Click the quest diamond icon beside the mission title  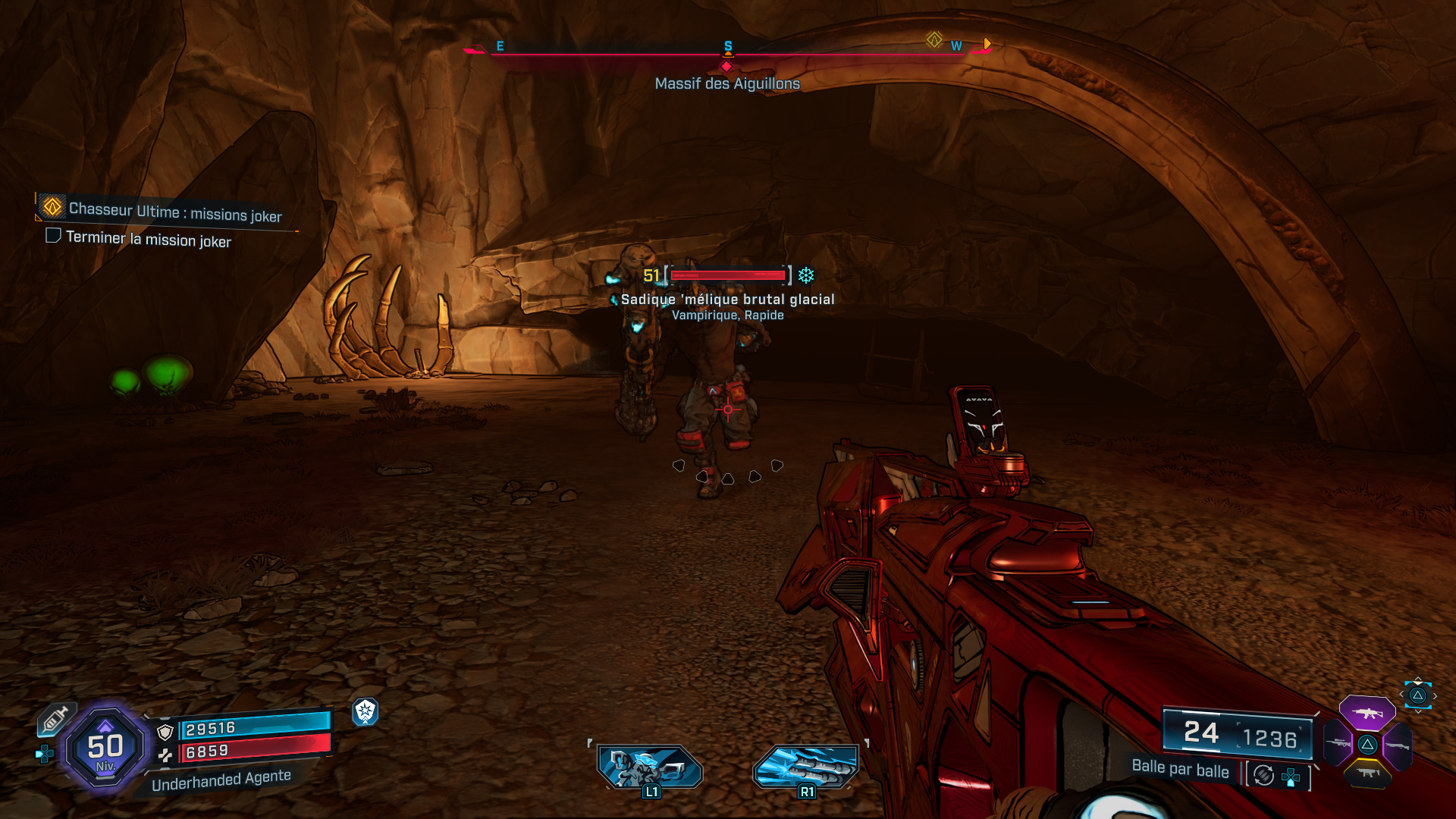52,206
